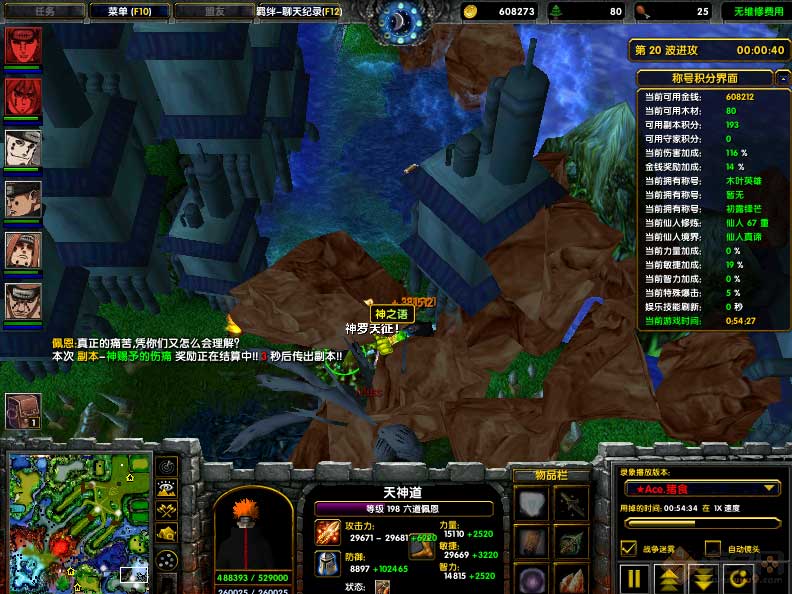The image size is (792, 594).
Task: Open the 菜单 (F10) menu
Action: click(x=129, y=11)
